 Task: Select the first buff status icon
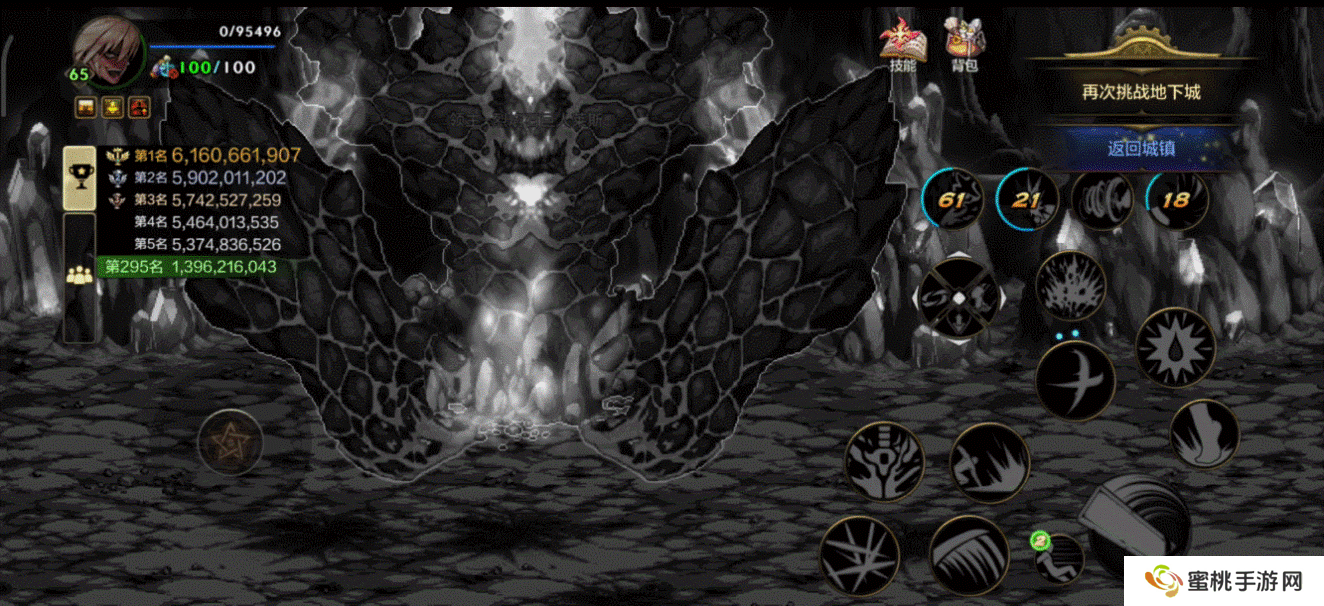coord(87,106)
